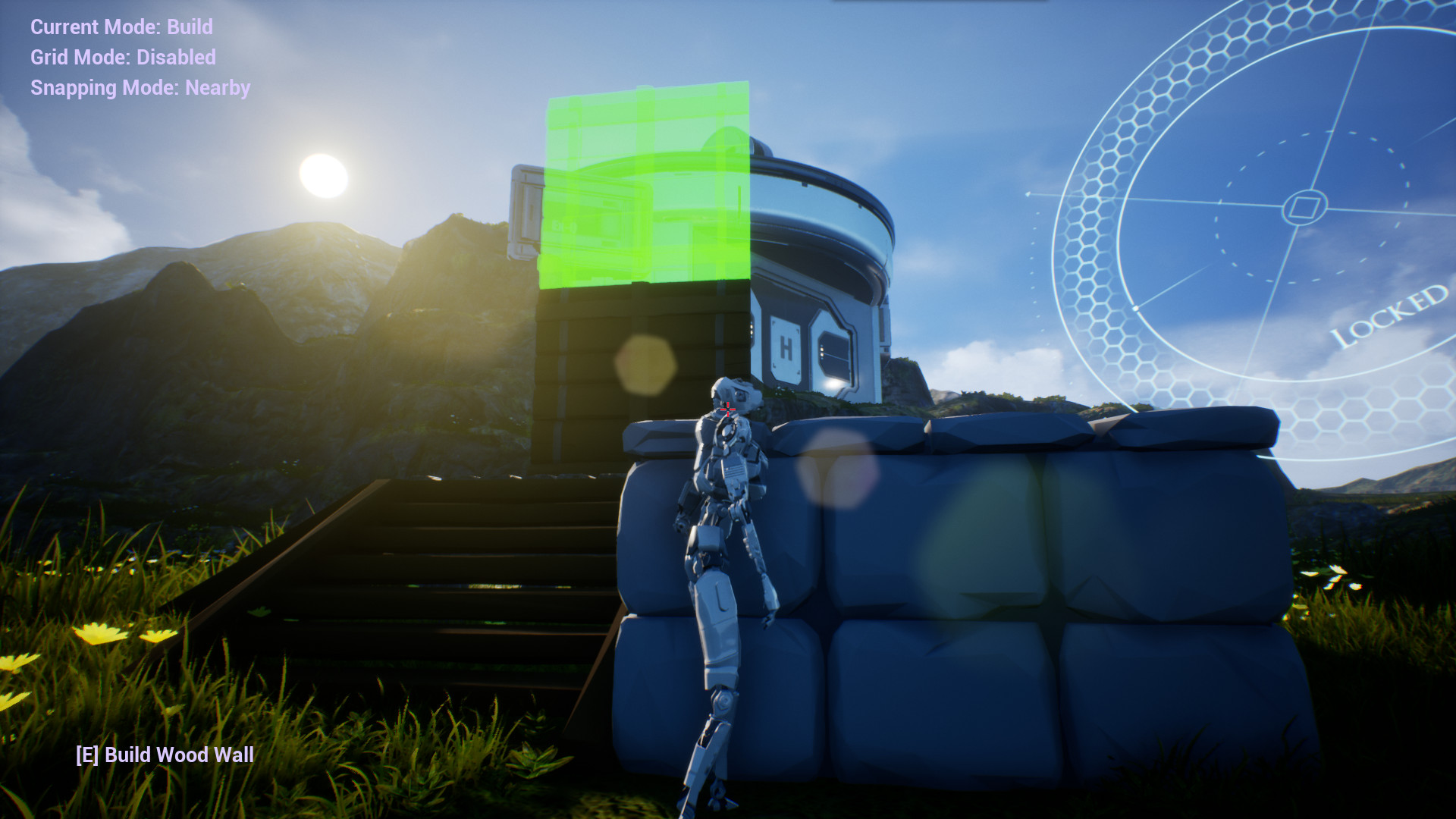Select the Current Mode: Build status line

(x=121, y=27)
